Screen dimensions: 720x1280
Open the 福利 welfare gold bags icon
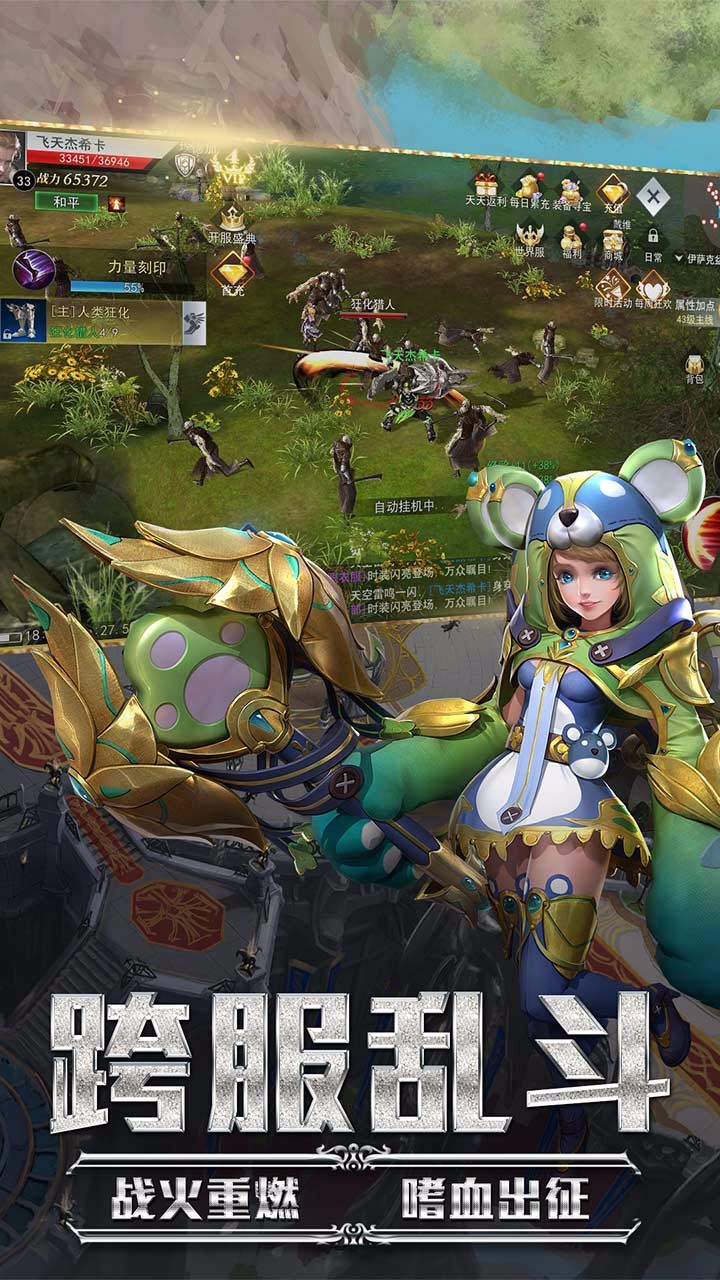tap(572, 240)
